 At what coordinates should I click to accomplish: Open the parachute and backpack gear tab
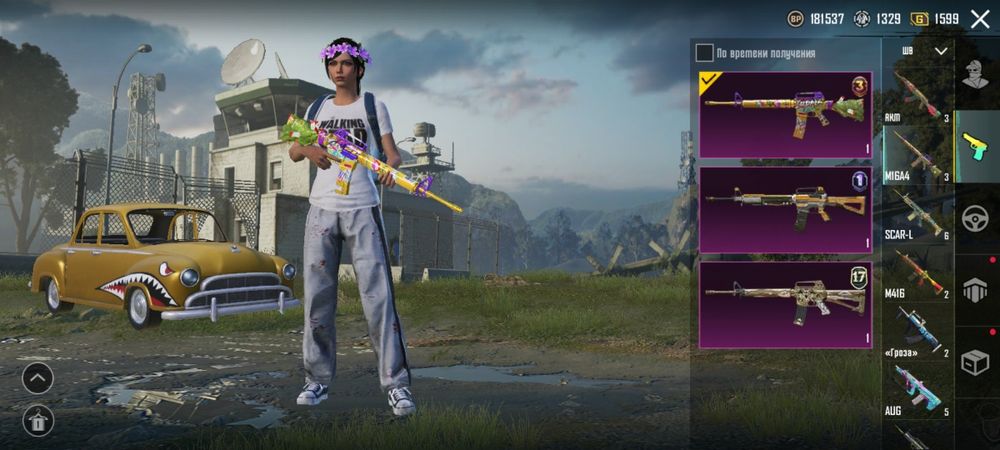point(976,290)
